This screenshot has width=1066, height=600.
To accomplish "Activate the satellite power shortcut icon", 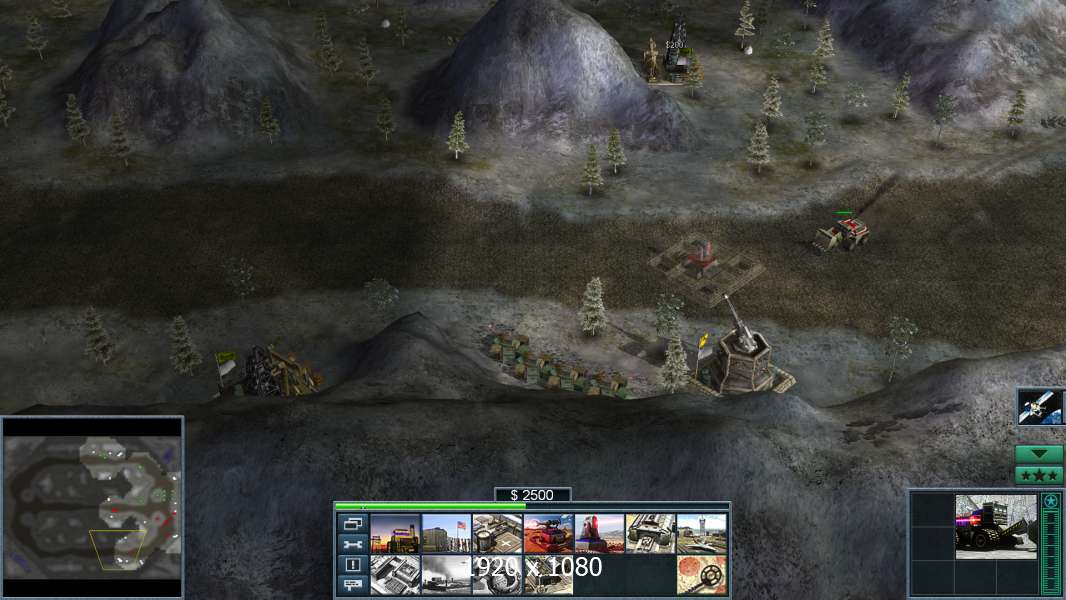I will click(x=1039, y=407).
